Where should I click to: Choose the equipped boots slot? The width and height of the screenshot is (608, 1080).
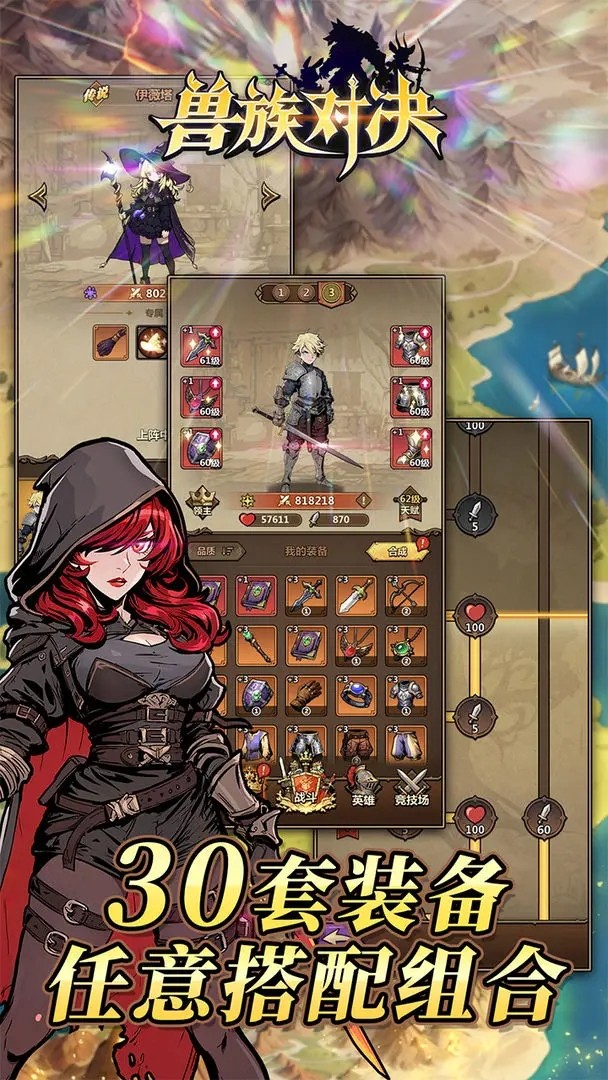(412, 447)
